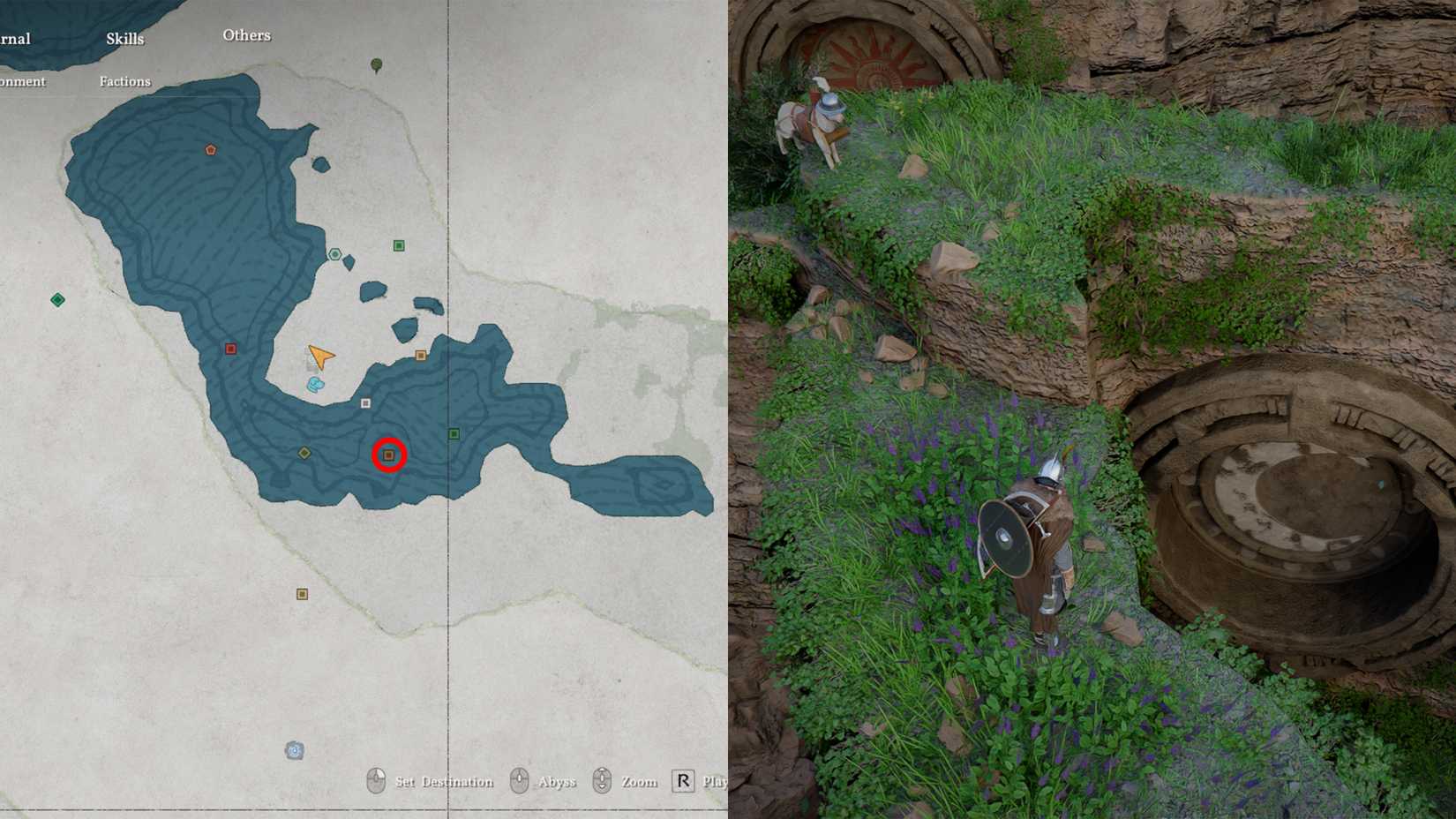Open the Others menu

[246, 35]
